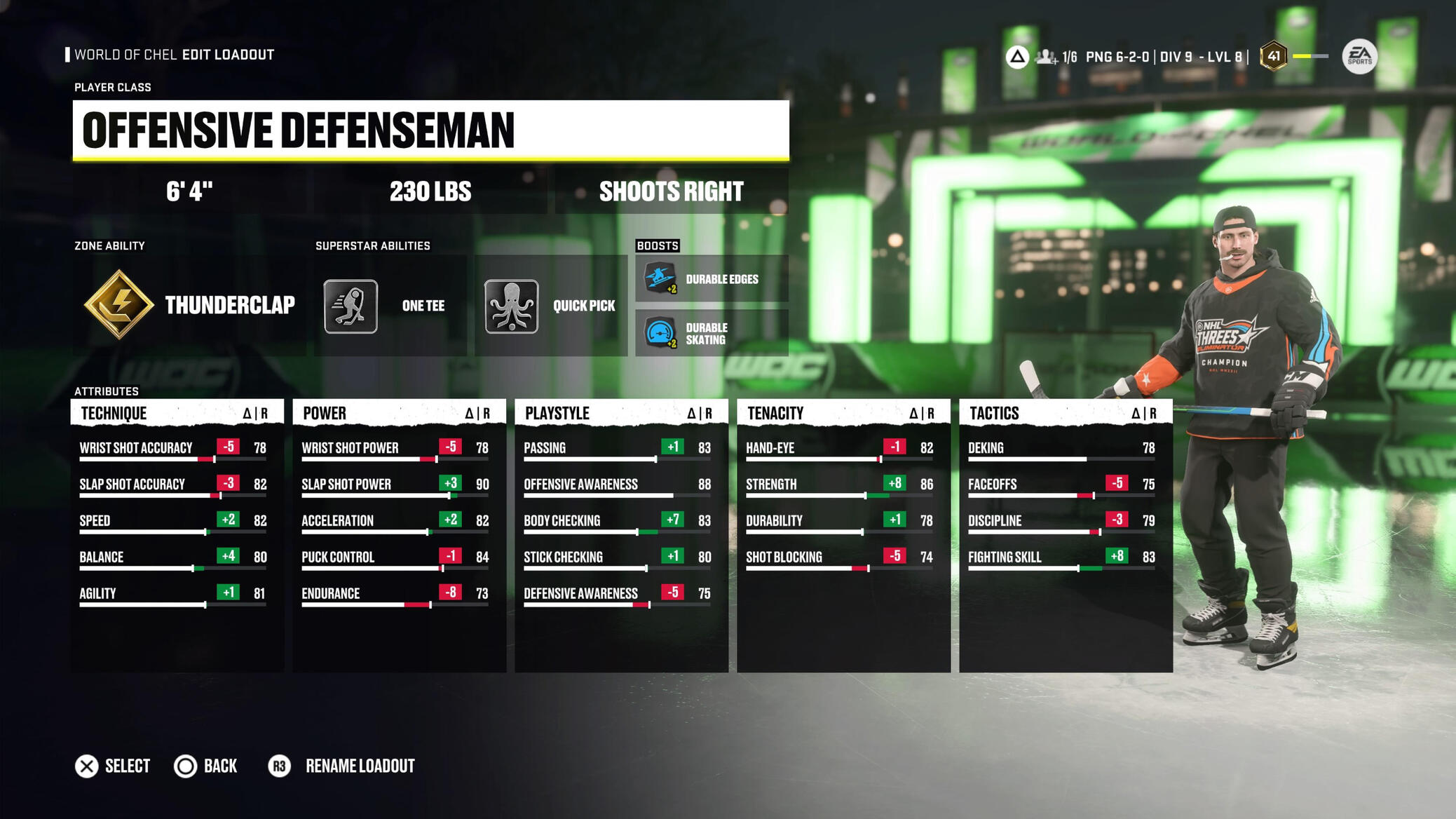Select the One Tee superstar ability
Viewport: 1456px width, 819px height.
click(390, 306)
